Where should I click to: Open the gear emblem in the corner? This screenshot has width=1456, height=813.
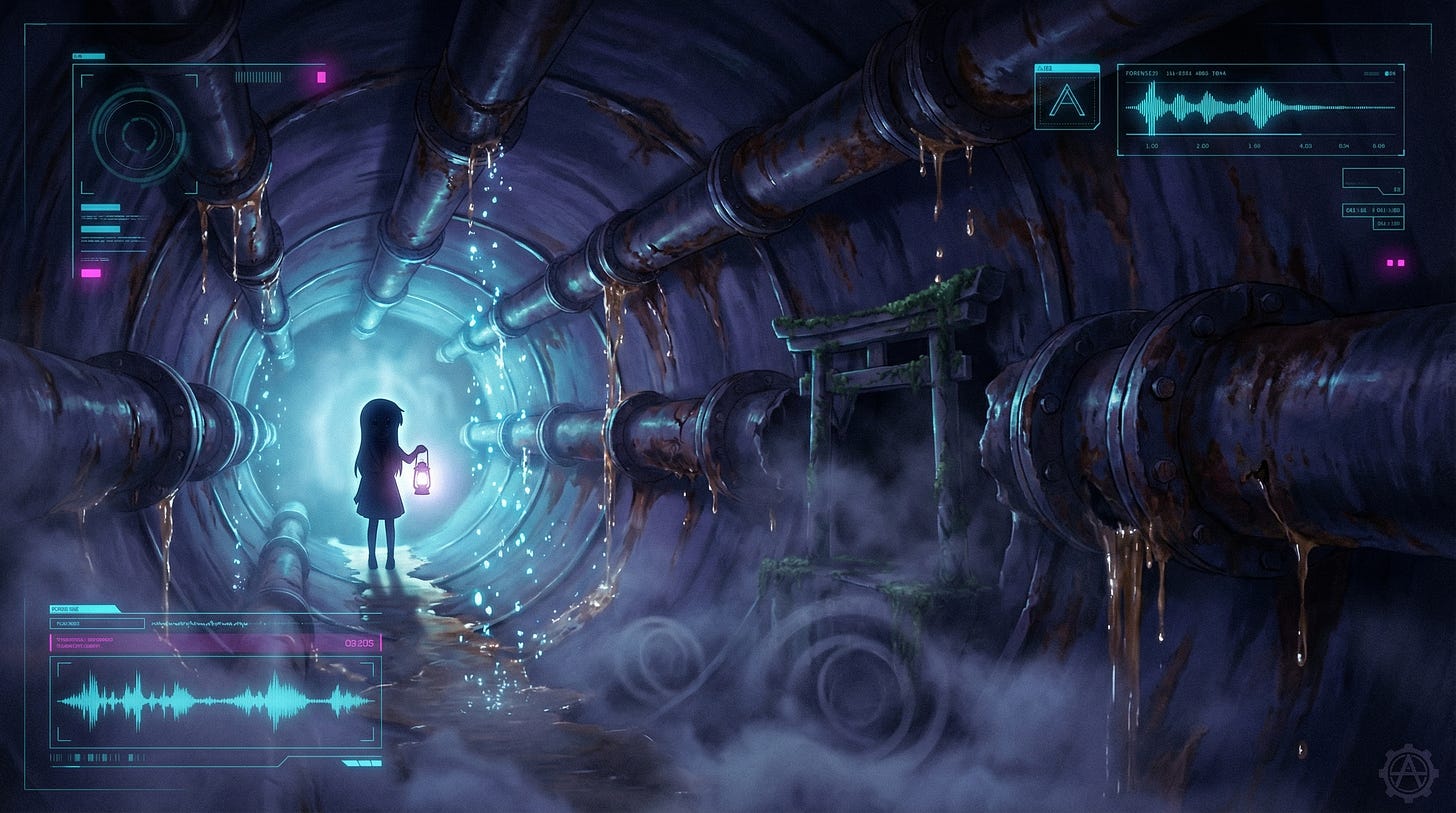click(x=1407, y=773)
